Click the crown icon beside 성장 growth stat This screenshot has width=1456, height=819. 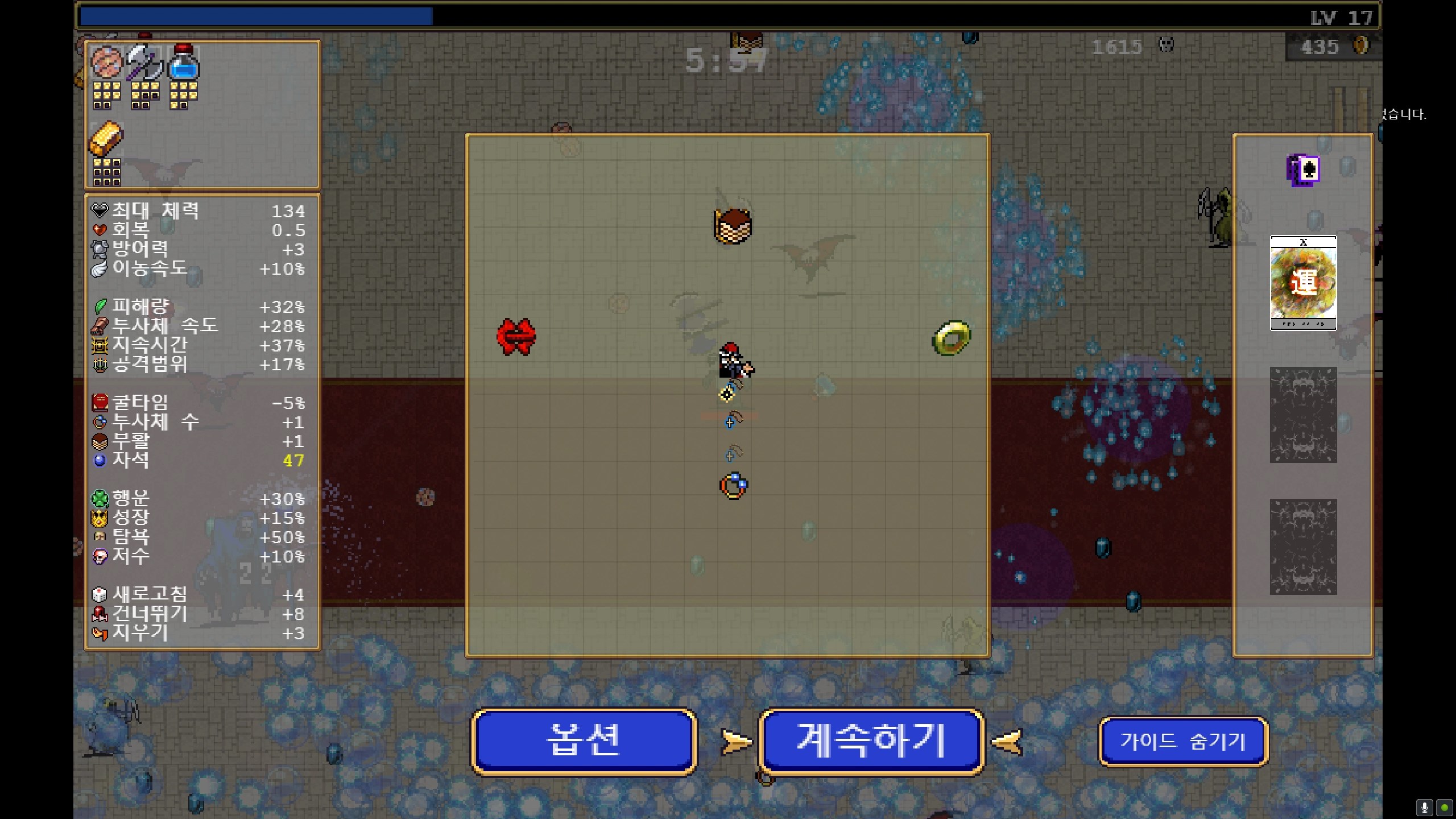click(x=101, y=518)
